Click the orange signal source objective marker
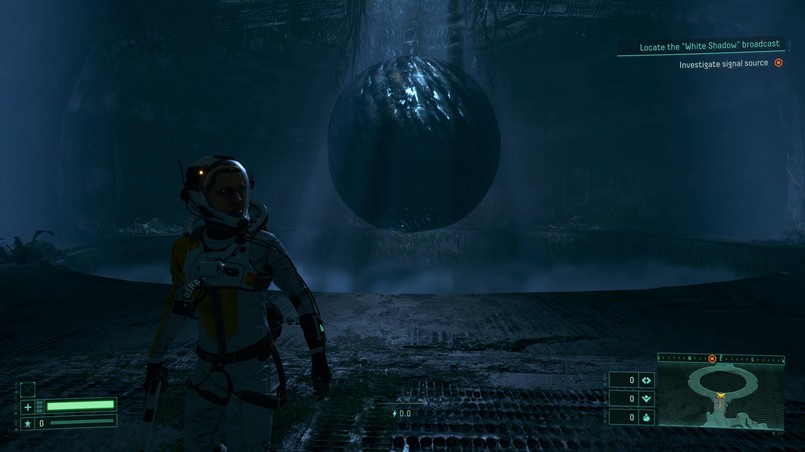The height and width of the screenshot is (452, 805). click(778, 63)
